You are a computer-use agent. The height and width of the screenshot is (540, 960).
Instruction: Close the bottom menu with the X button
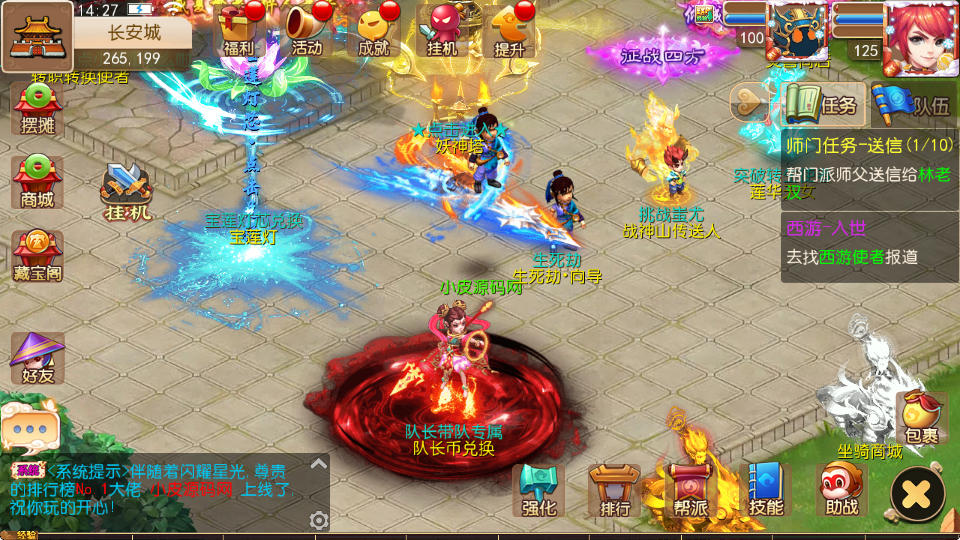pyautogui.click(x=917, y=493)
